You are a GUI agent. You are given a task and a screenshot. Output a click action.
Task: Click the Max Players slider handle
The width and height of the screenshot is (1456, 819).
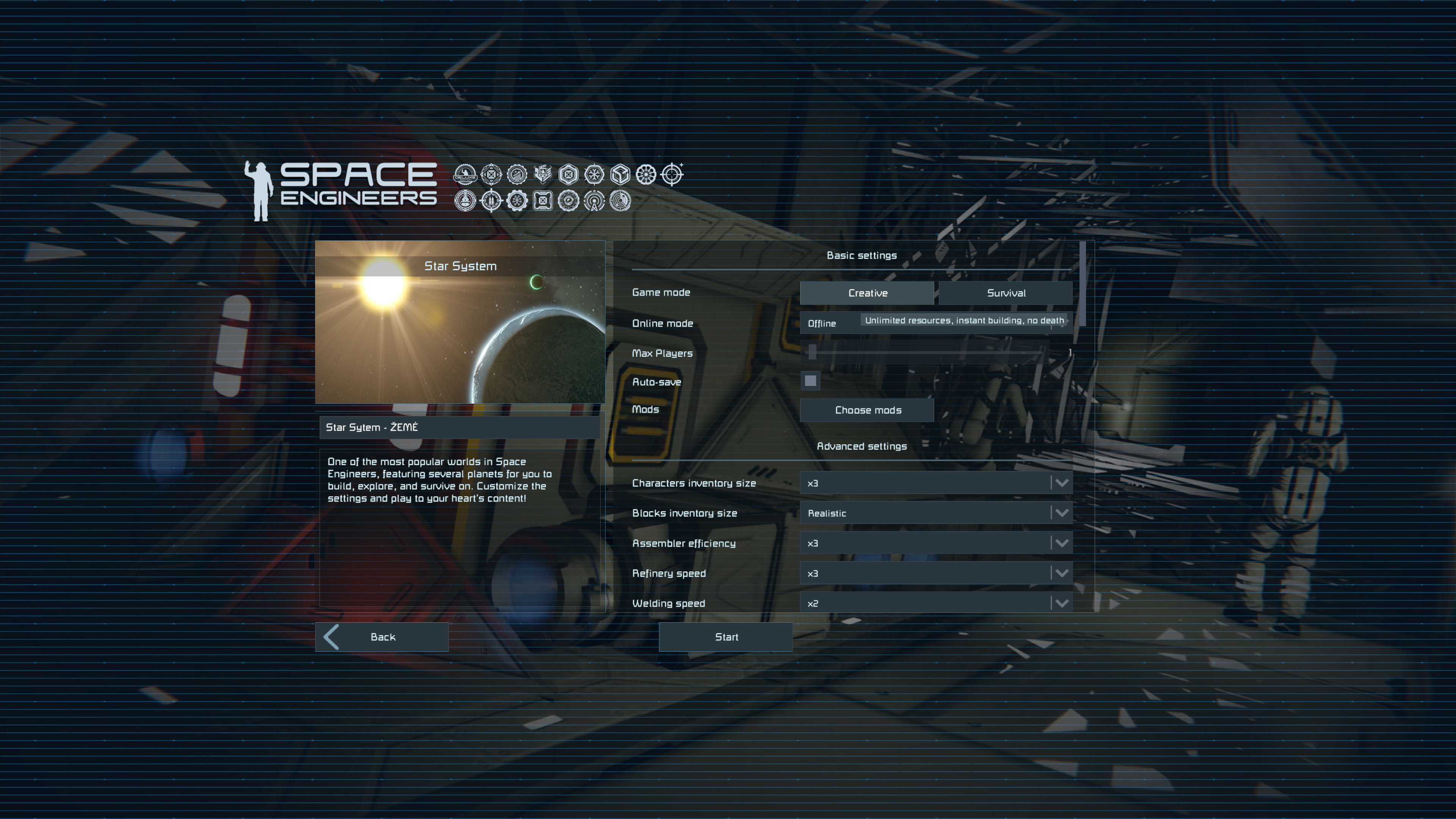812,352
